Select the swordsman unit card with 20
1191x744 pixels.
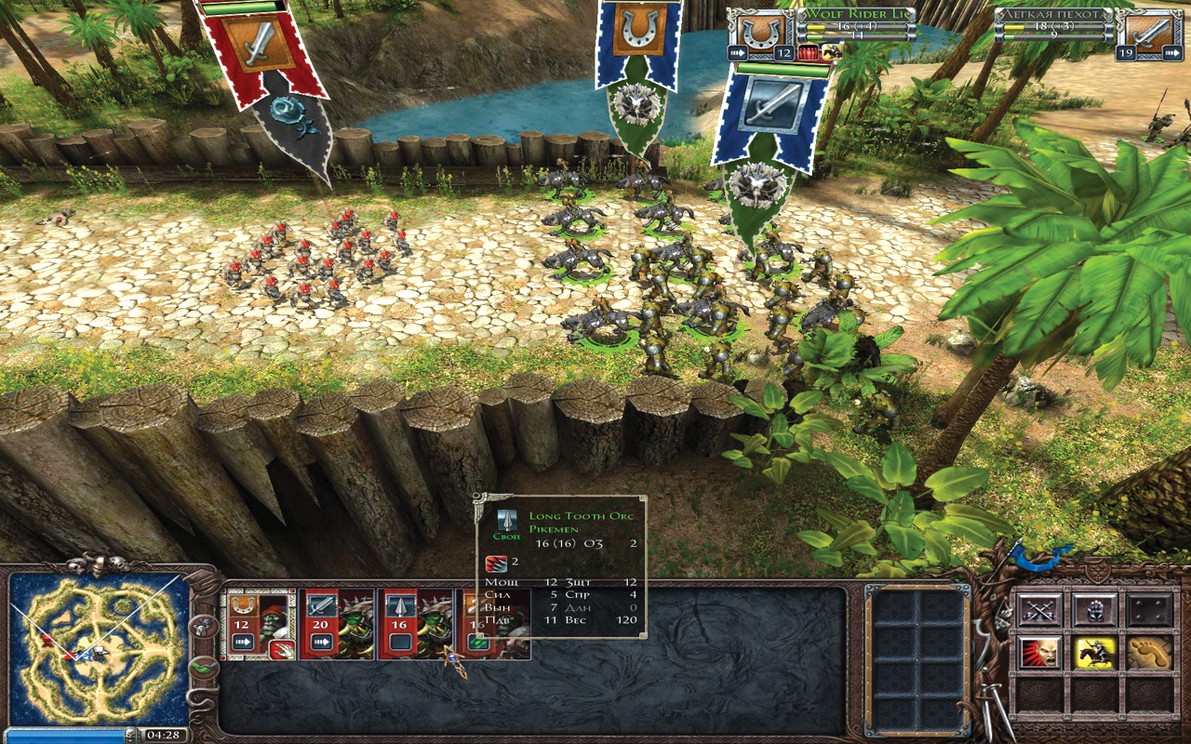tap(337, 622)
